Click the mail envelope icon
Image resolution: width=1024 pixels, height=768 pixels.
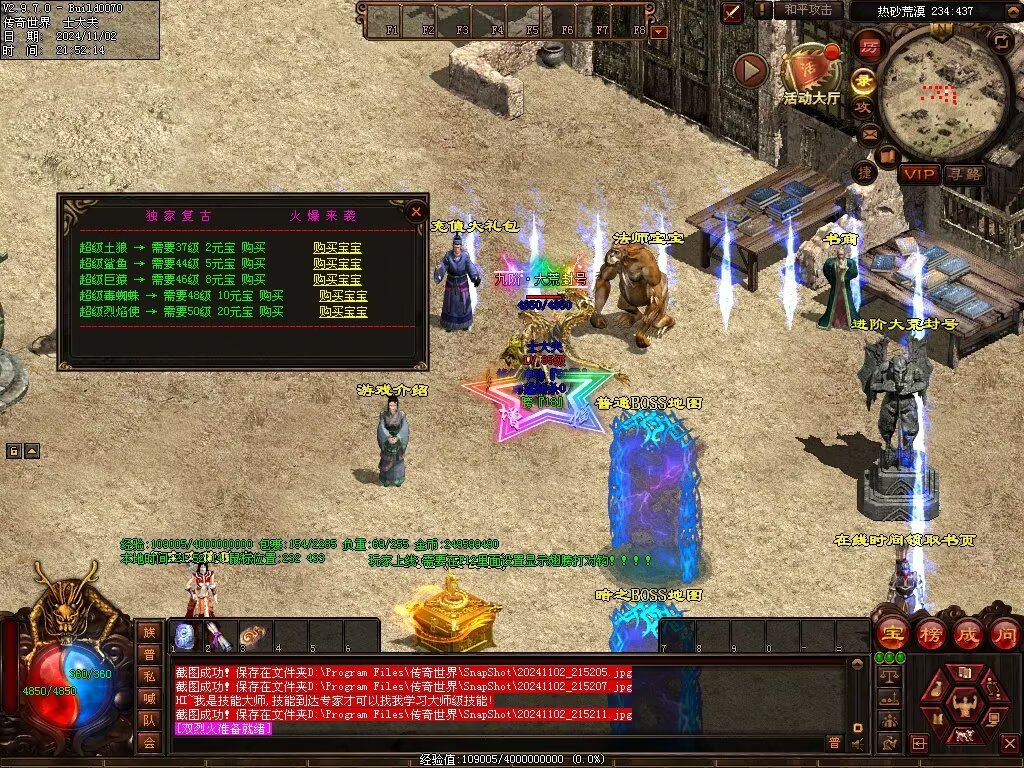[x=869, y=133]
